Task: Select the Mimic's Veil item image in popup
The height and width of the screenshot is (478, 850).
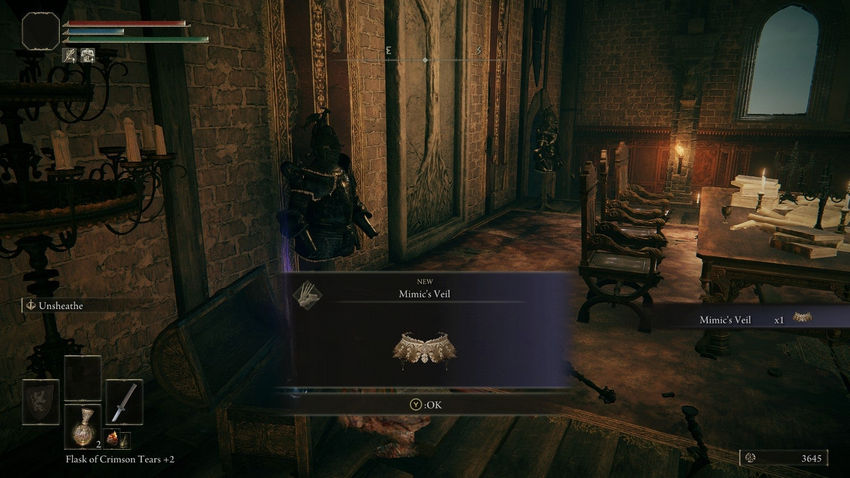Action: coord(424,348)
